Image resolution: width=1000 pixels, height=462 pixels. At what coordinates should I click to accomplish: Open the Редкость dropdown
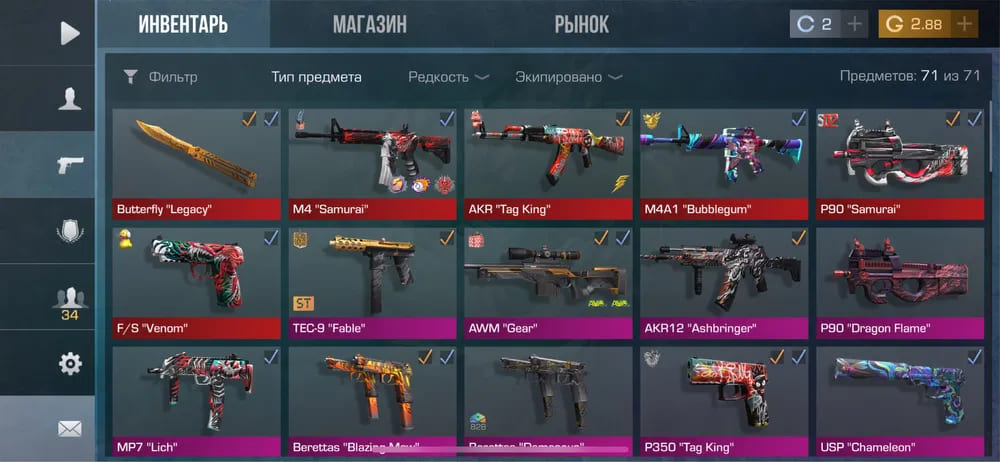[x=448, y=77]
